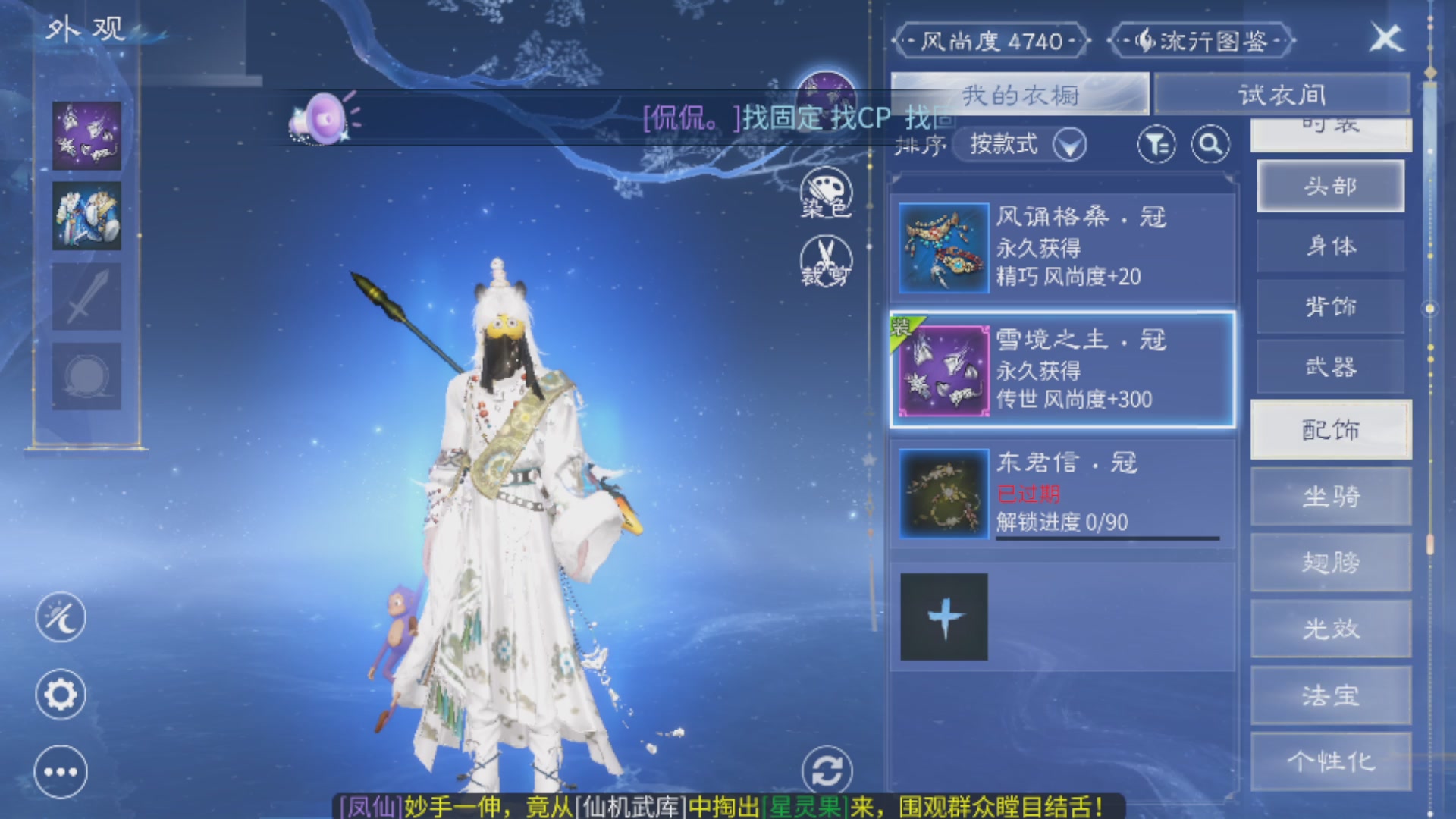The width and height of the screenshot is (1456, 819).
Task: Open the settings gear icon
Action: [61, 694]
